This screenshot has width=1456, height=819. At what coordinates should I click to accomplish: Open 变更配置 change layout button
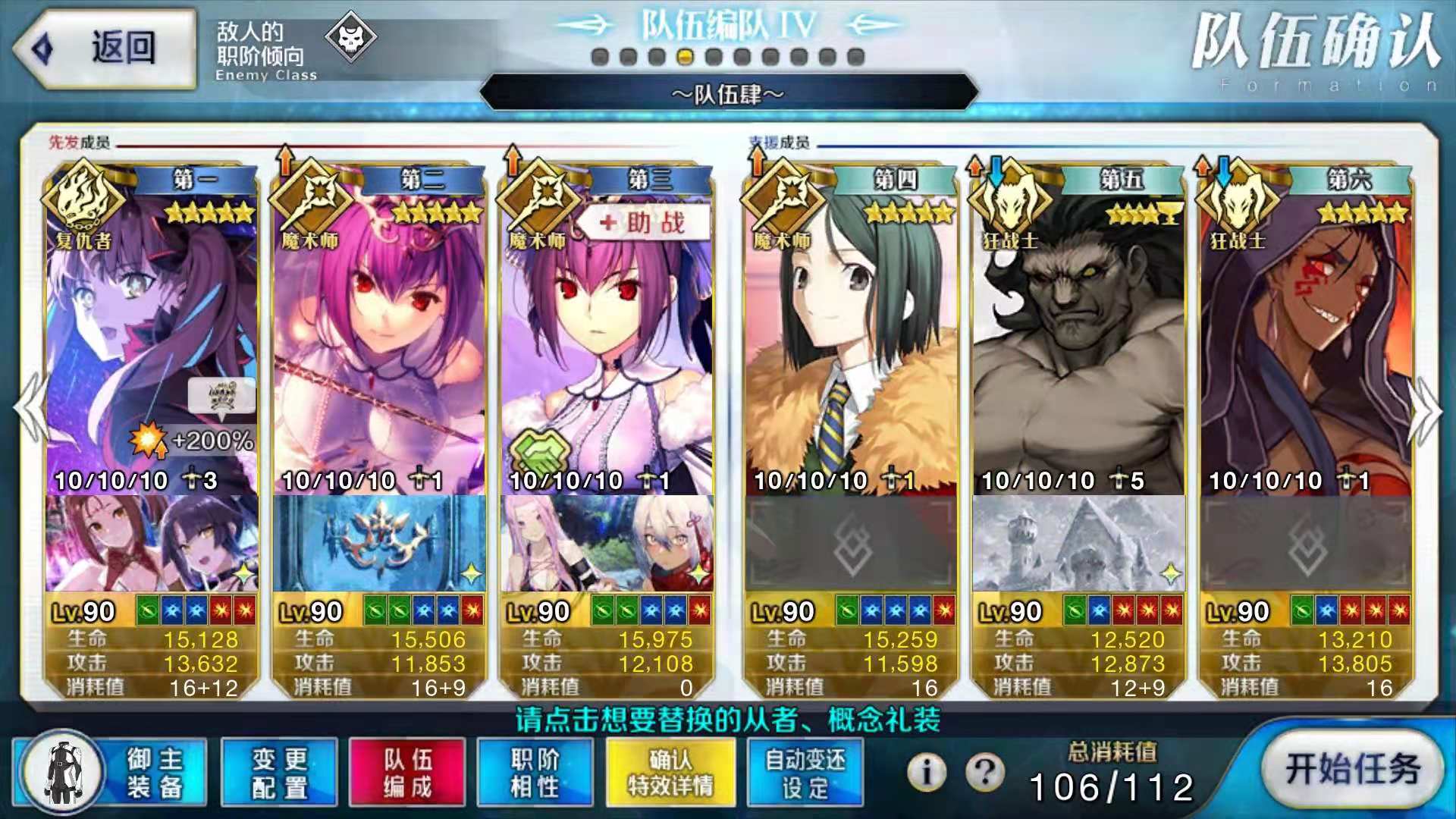pos(279,772)
